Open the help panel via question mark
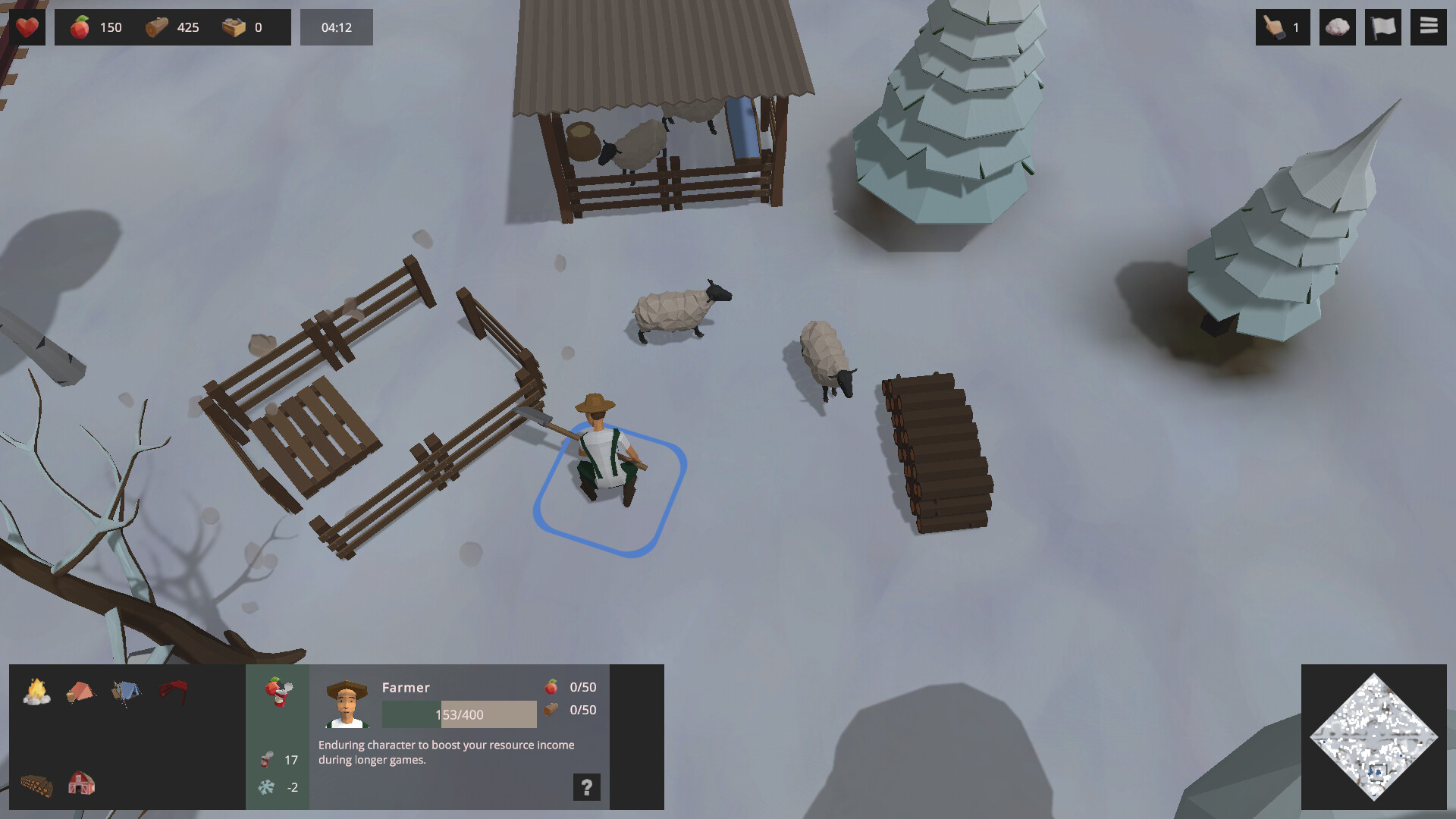1456x819 pixels. click(585, 787)
